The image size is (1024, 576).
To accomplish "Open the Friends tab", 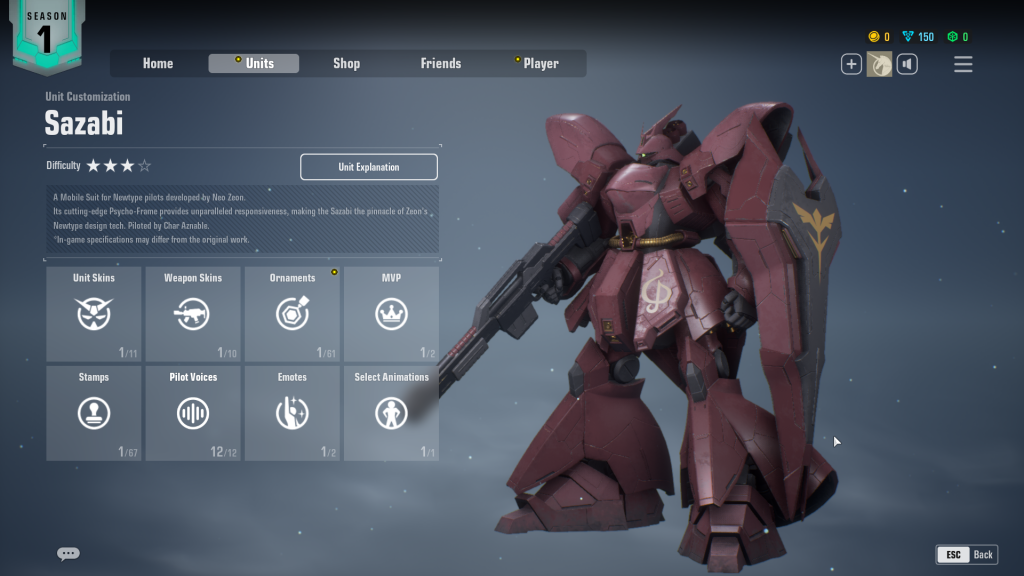I will (440, 63).
